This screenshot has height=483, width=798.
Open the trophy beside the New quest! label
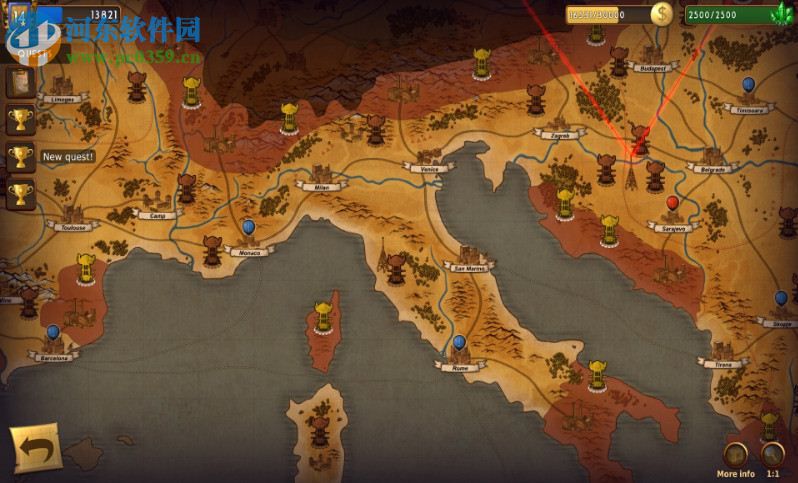click(20, 157)
